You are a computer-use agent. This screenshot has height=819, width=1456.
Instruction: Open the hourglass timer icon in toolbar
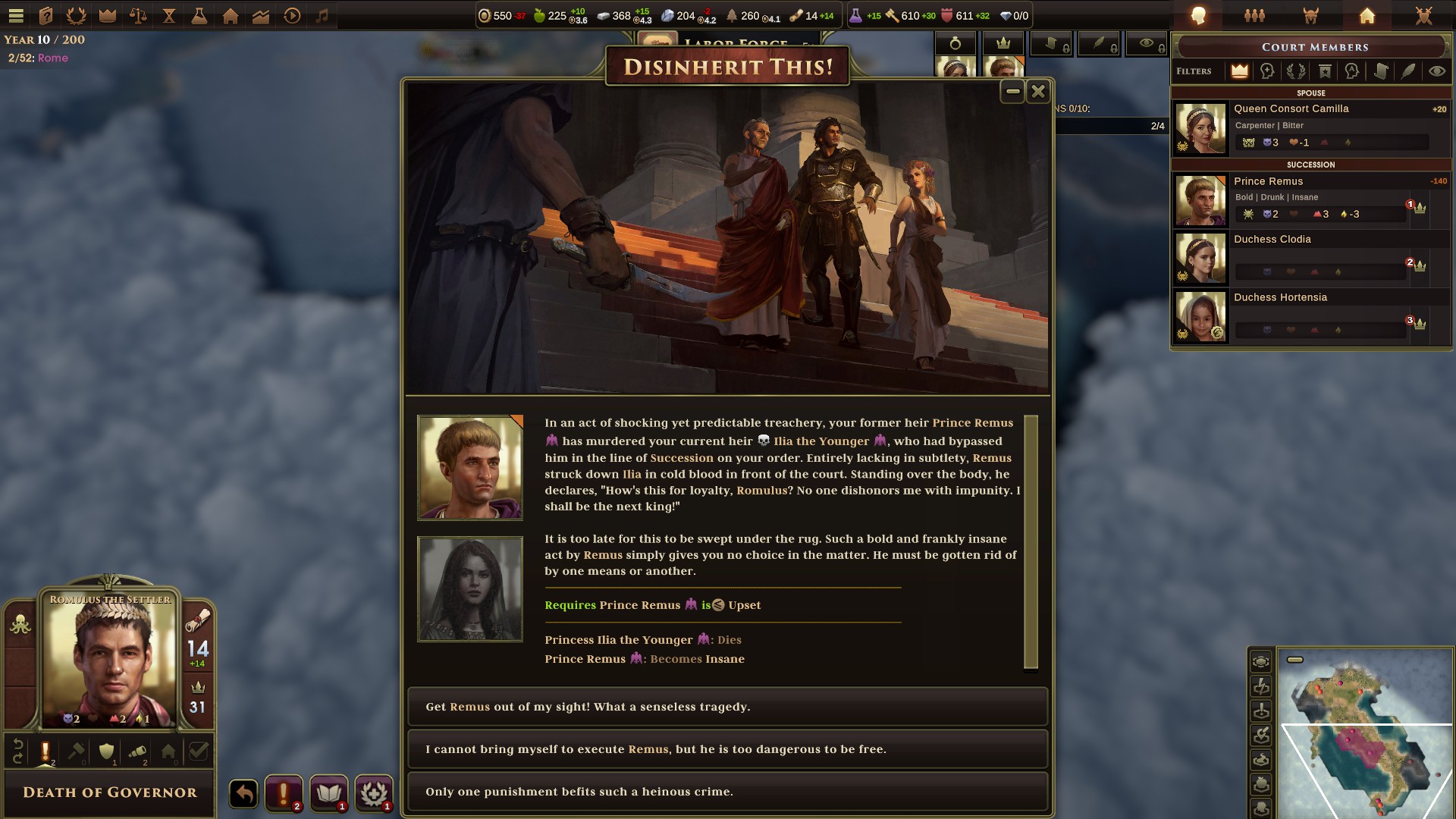[x=168, y=14]
